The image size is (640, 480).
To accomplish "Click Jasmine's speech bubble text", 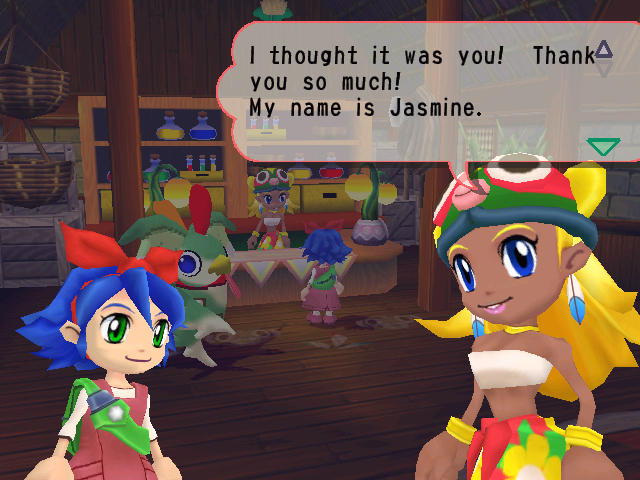I will 408,82.
